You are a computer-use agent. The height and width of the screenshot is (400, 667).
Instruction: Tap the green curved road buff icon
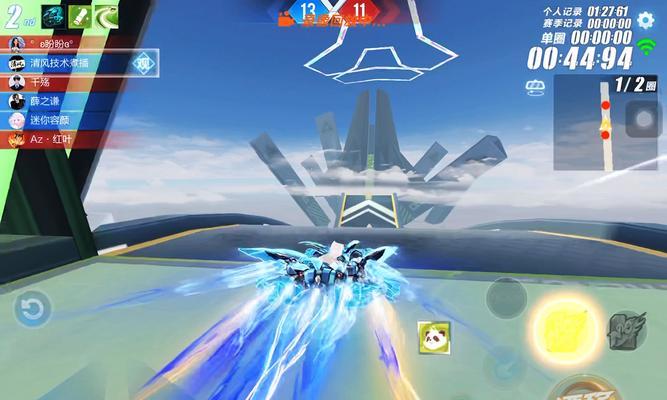[x=105, y=17]
